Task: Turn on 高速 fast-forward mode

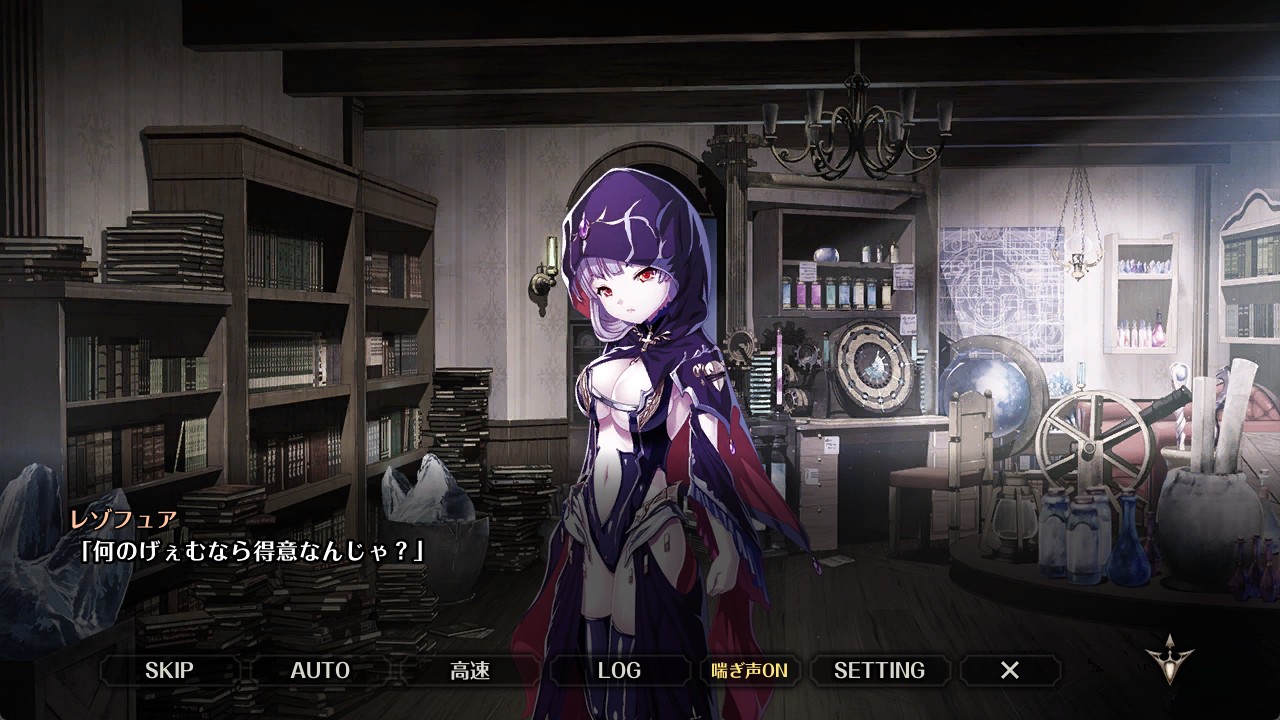Action: click(x=469, y=670)
